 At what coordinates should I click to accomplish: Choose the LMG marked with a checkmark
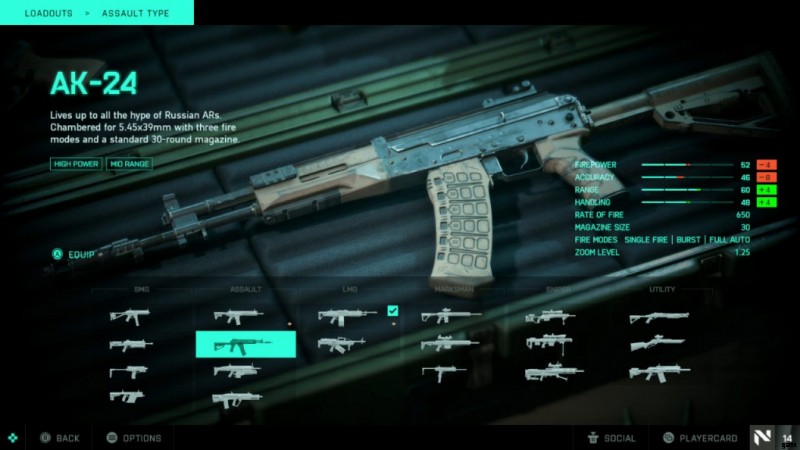click(348, 316)
